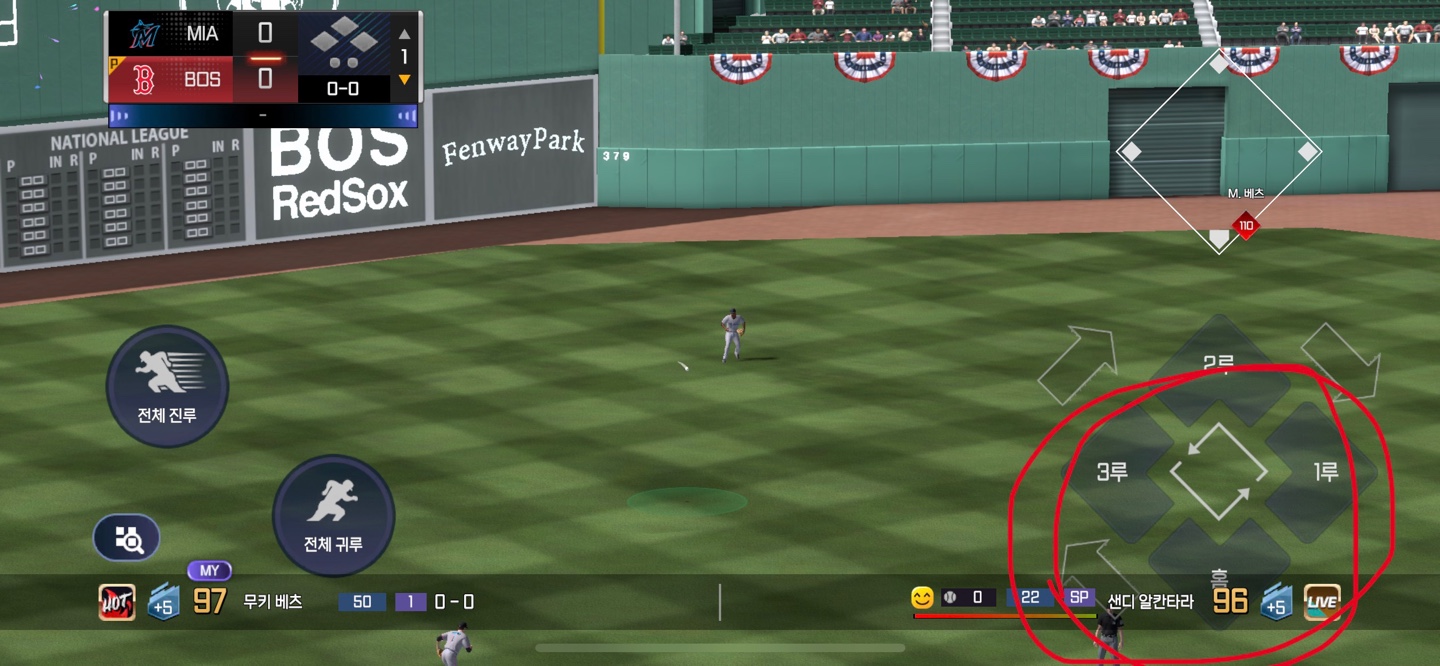Click the red 110 runner marker on field diagram

coord(1245,226)
